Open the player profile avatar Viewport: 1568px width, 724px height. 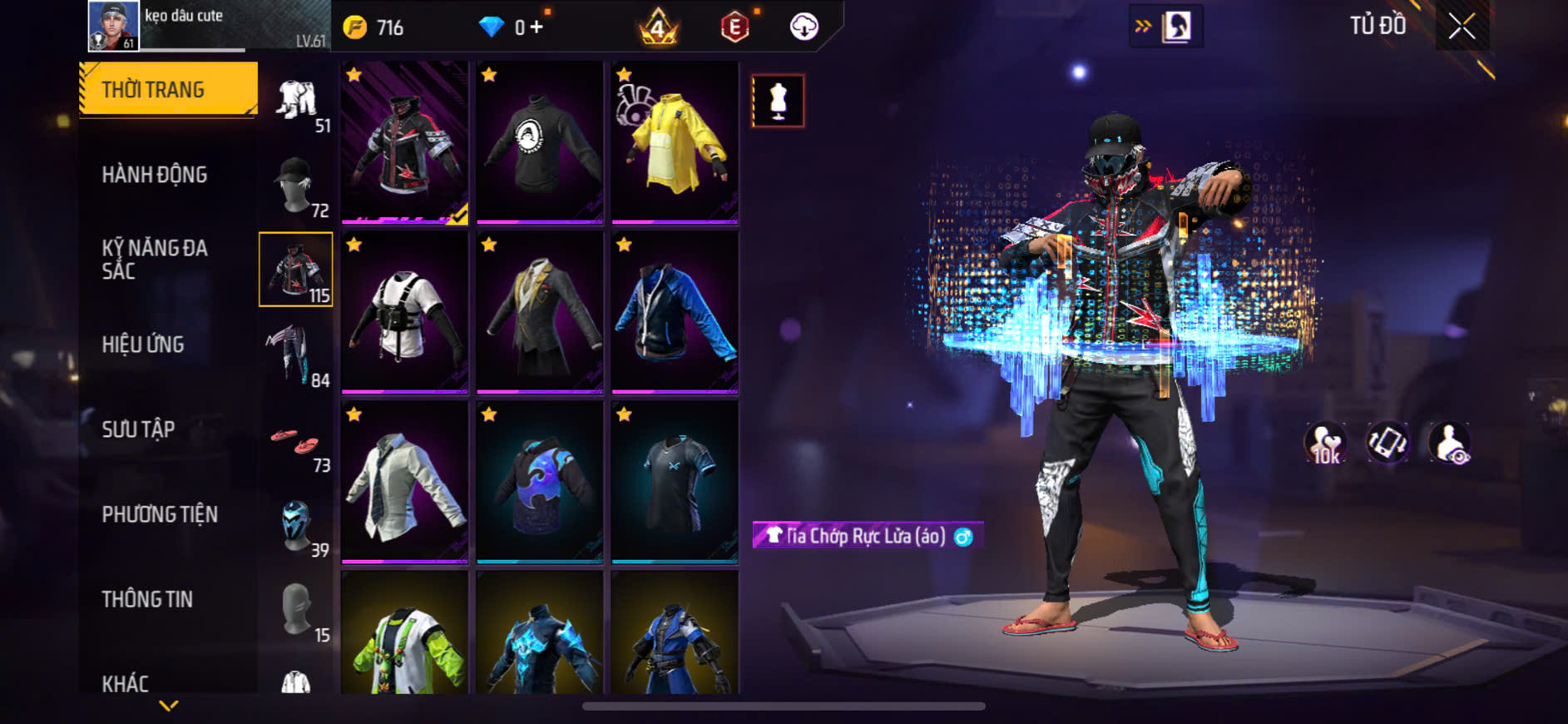113,26
